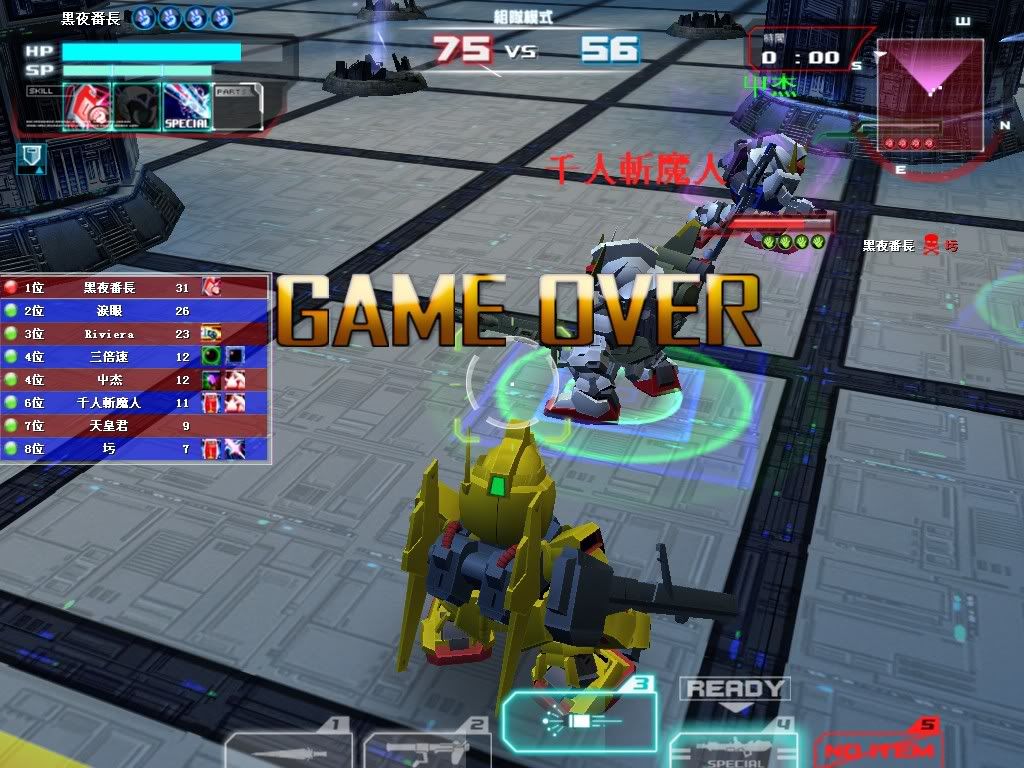Choose Riviera in the ranking list
The width and height of the screenshot is (1024, 768).
(135, 334)
